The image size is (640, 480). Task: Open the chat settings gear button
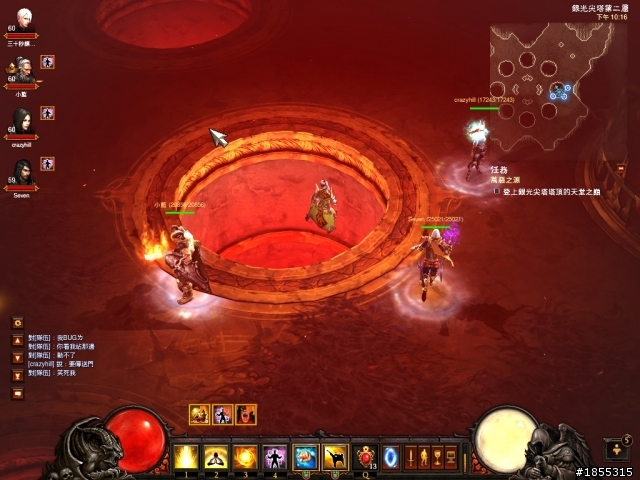pyautogui.click(x=18, y=322)
